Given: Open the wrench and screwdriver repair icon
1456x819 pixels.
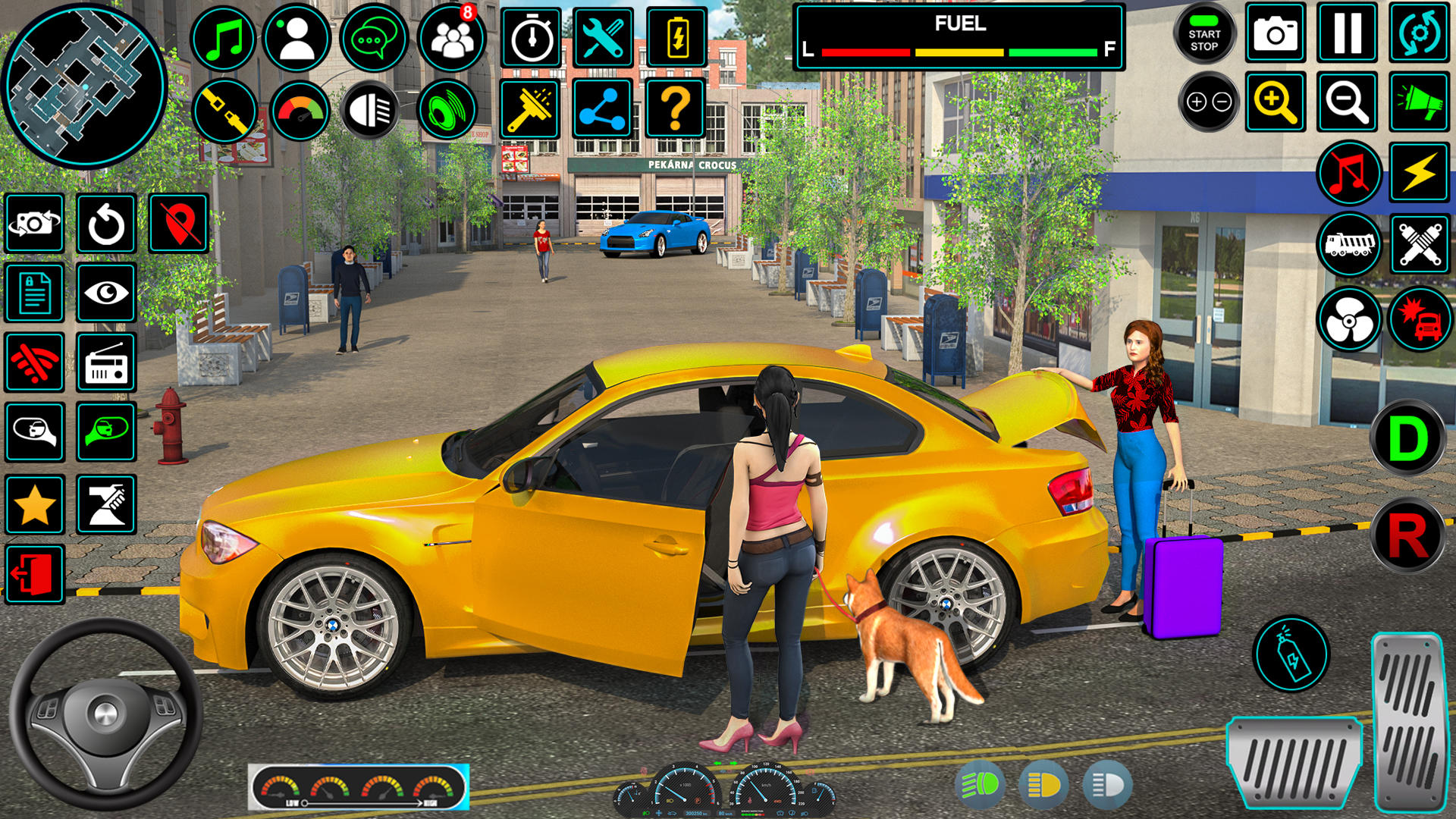Looking at the screenshot, I should pos(604,38).
